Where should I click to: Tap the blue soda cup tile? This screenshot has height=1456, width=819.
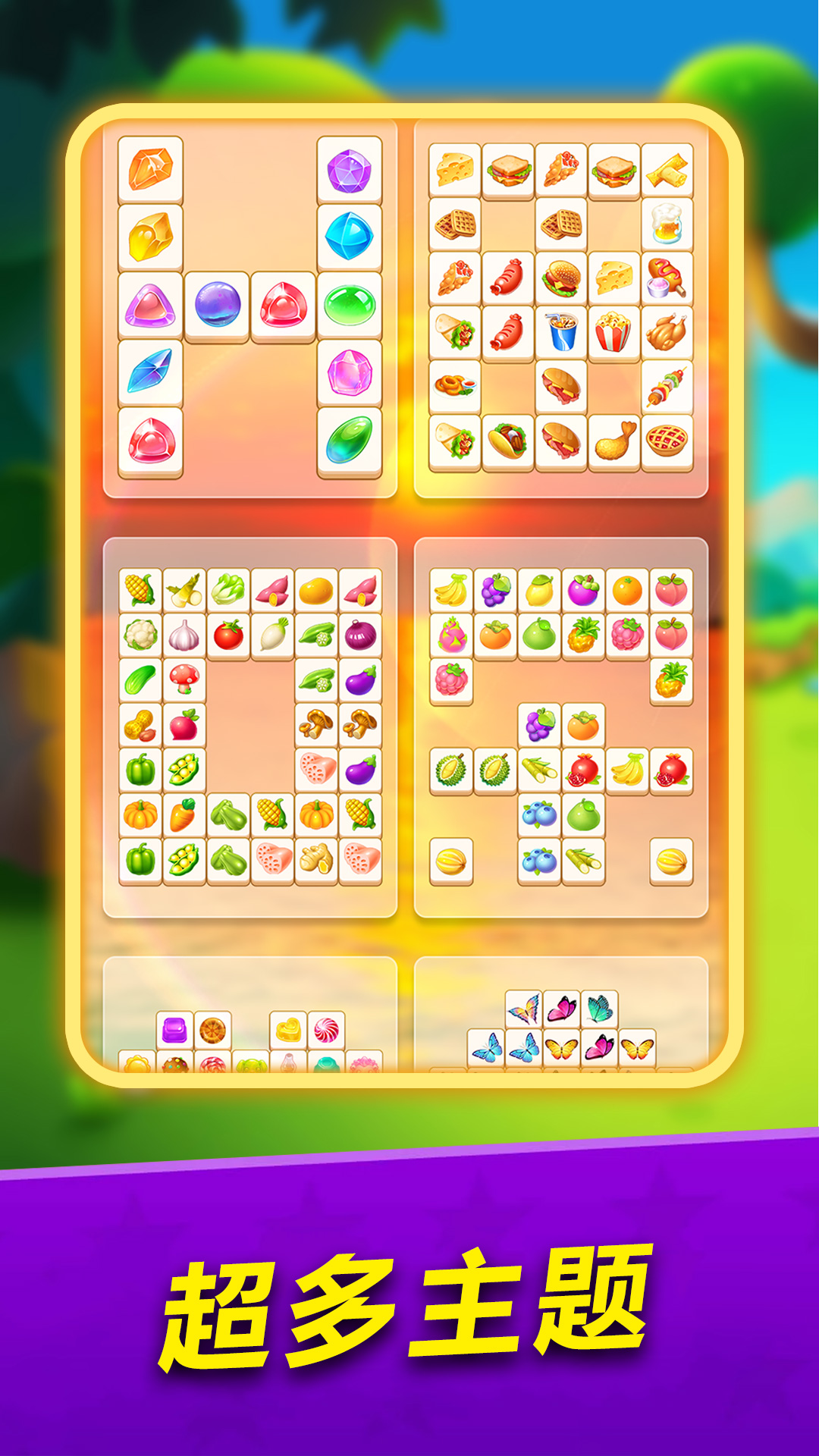tap(561, 332)
